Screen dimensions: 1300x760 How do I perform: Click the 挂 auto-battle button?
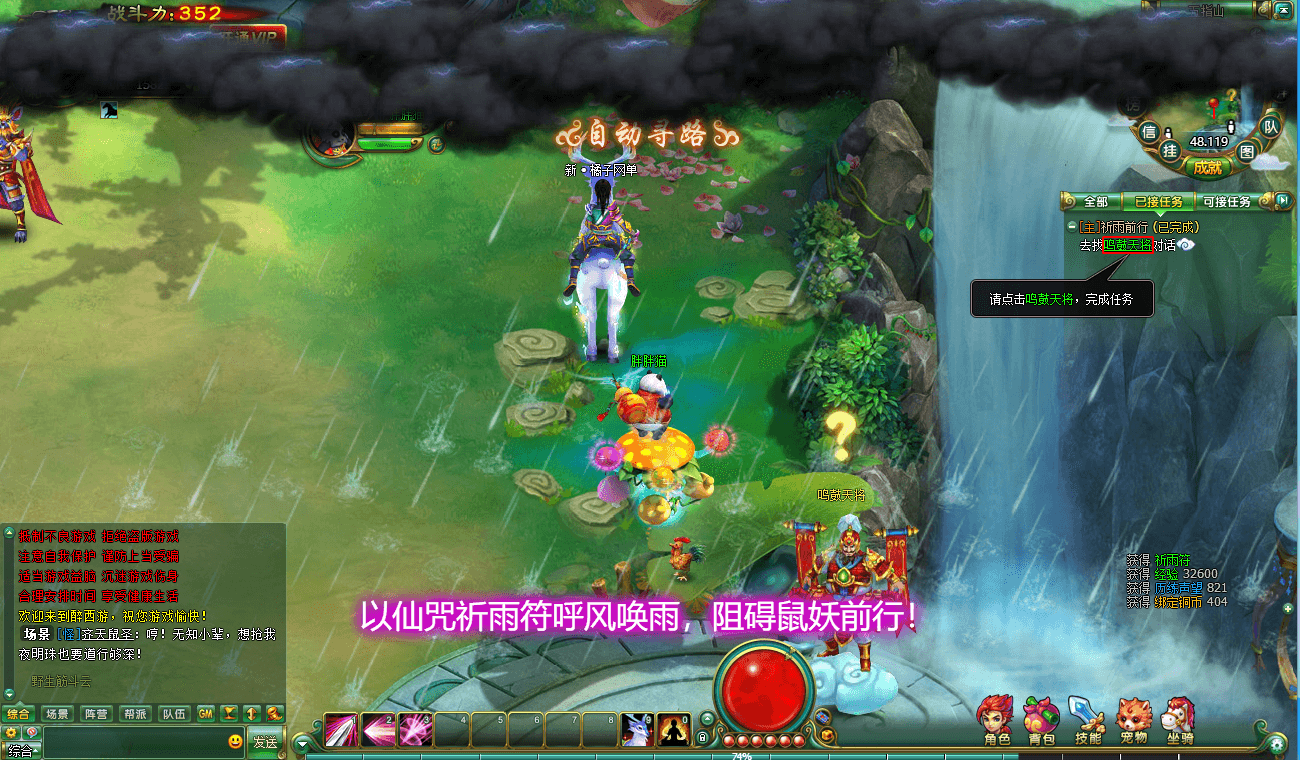coord(1170,149)
